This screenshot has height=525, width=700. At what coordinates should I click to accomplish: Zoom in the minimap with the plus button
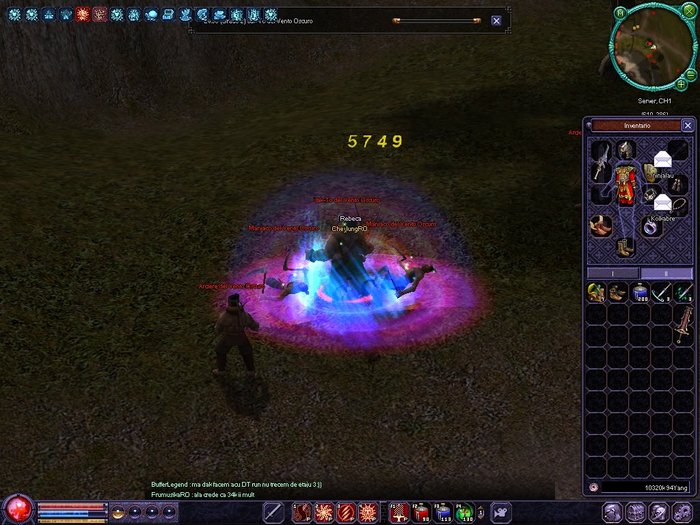(x=681, y=84)
